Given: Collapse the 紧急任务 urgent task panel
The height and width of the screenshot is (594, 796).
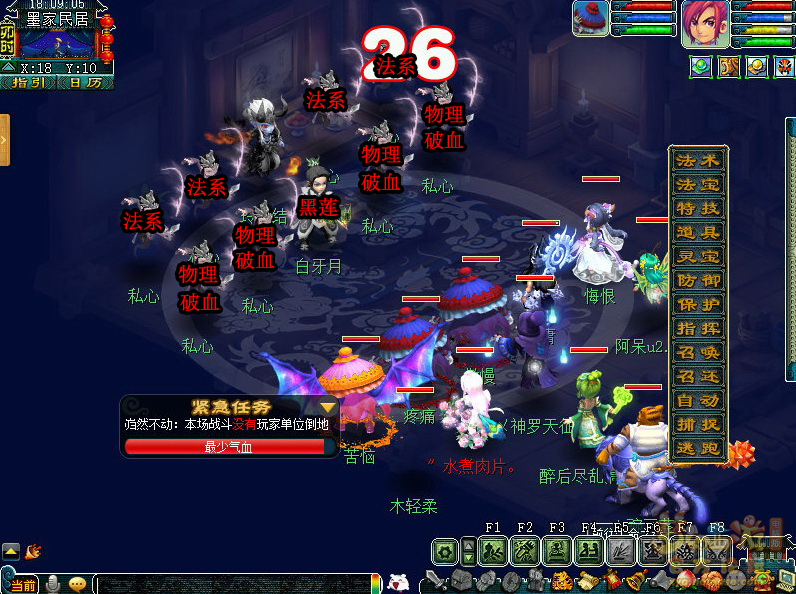Looking at the screenshot, I should (327, 407).
